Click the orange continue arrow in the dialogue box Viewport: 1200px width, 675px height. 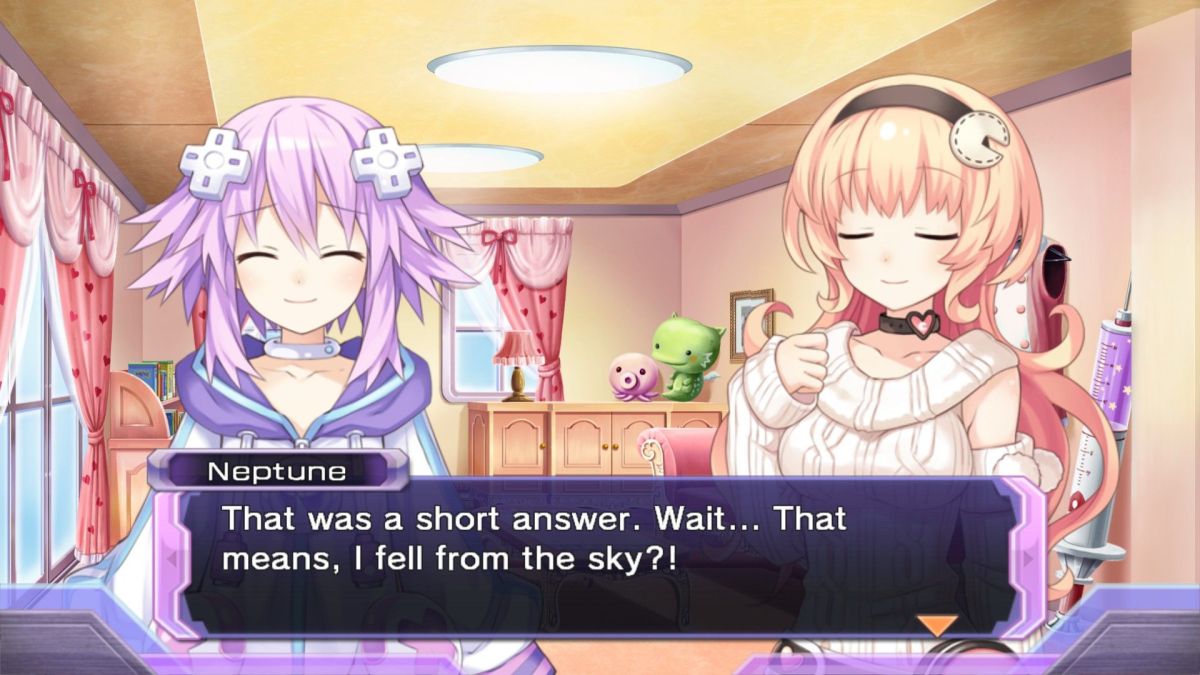click(x=937, y=625)
